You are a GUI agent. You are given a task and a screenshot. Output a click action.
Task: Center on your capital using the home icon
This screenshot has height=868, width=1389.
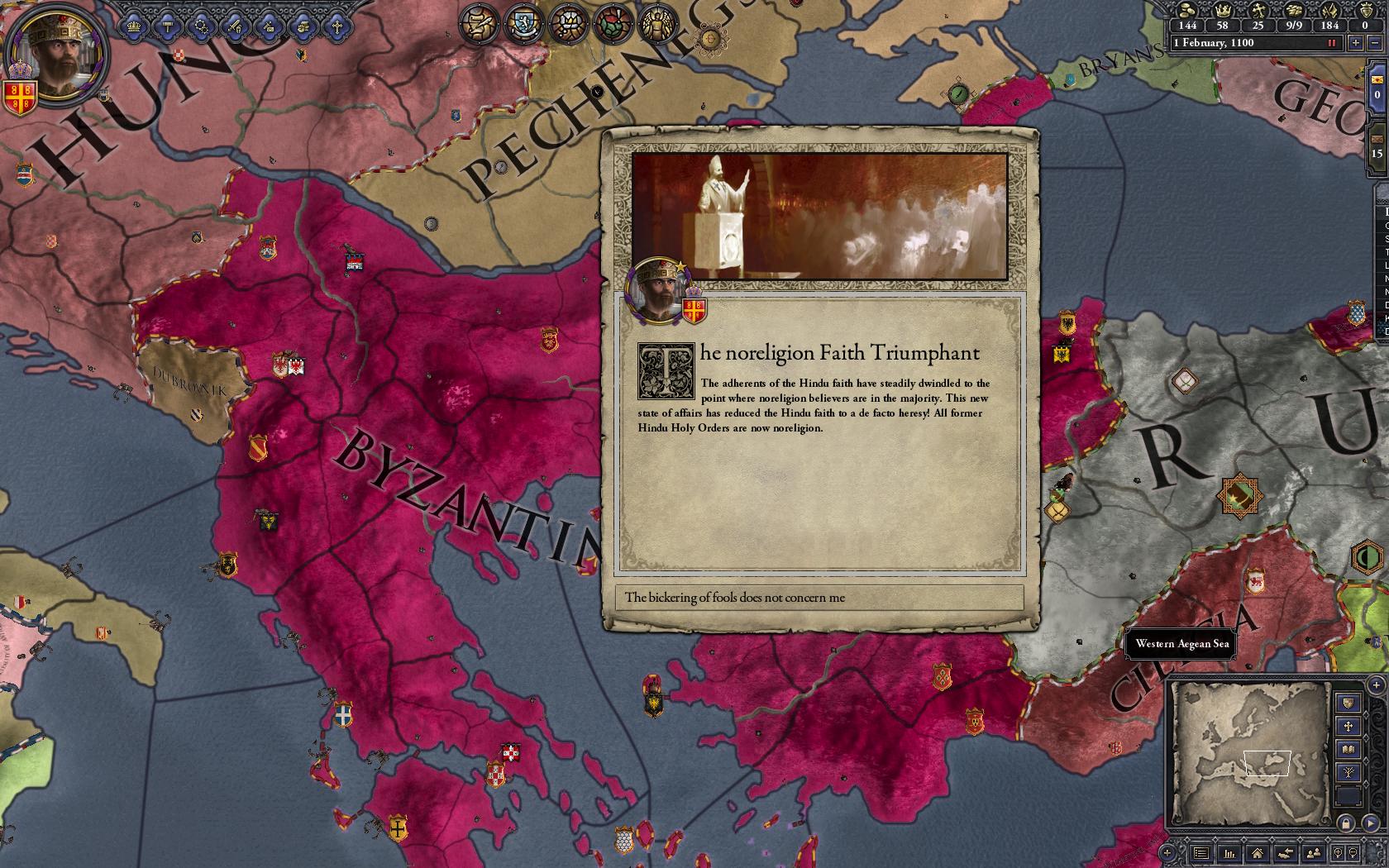tap(1258, 854)
